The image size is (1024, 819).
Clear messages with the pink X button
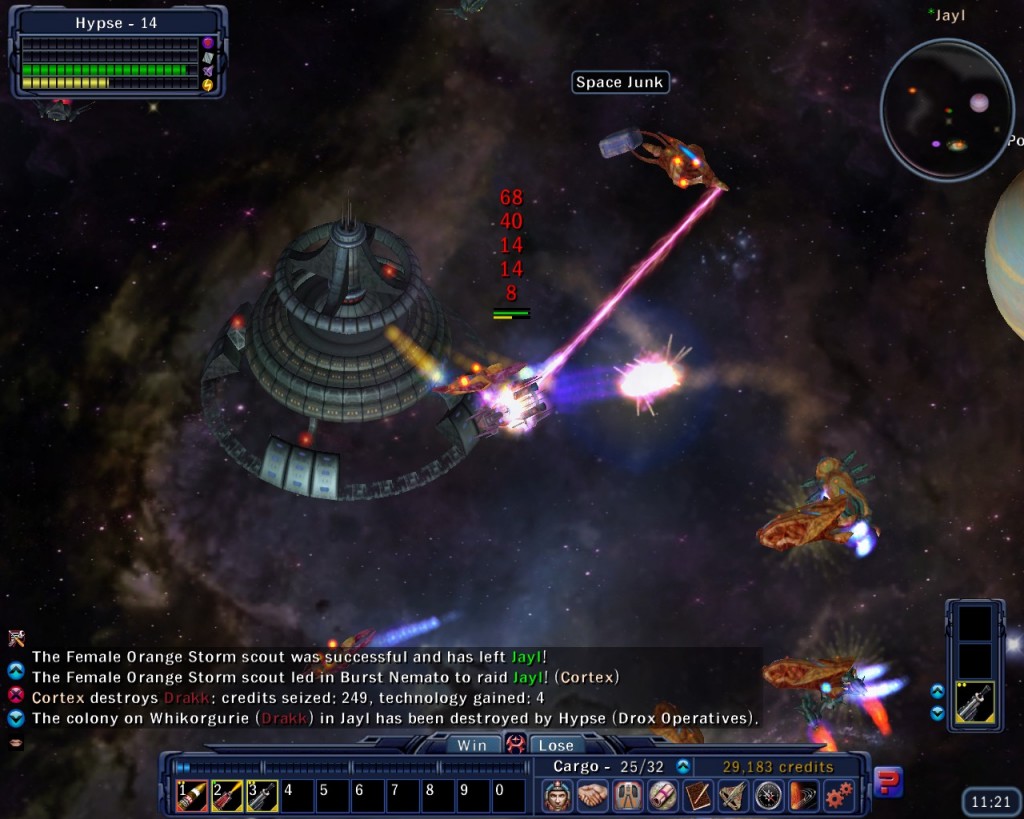pos(16,696)
